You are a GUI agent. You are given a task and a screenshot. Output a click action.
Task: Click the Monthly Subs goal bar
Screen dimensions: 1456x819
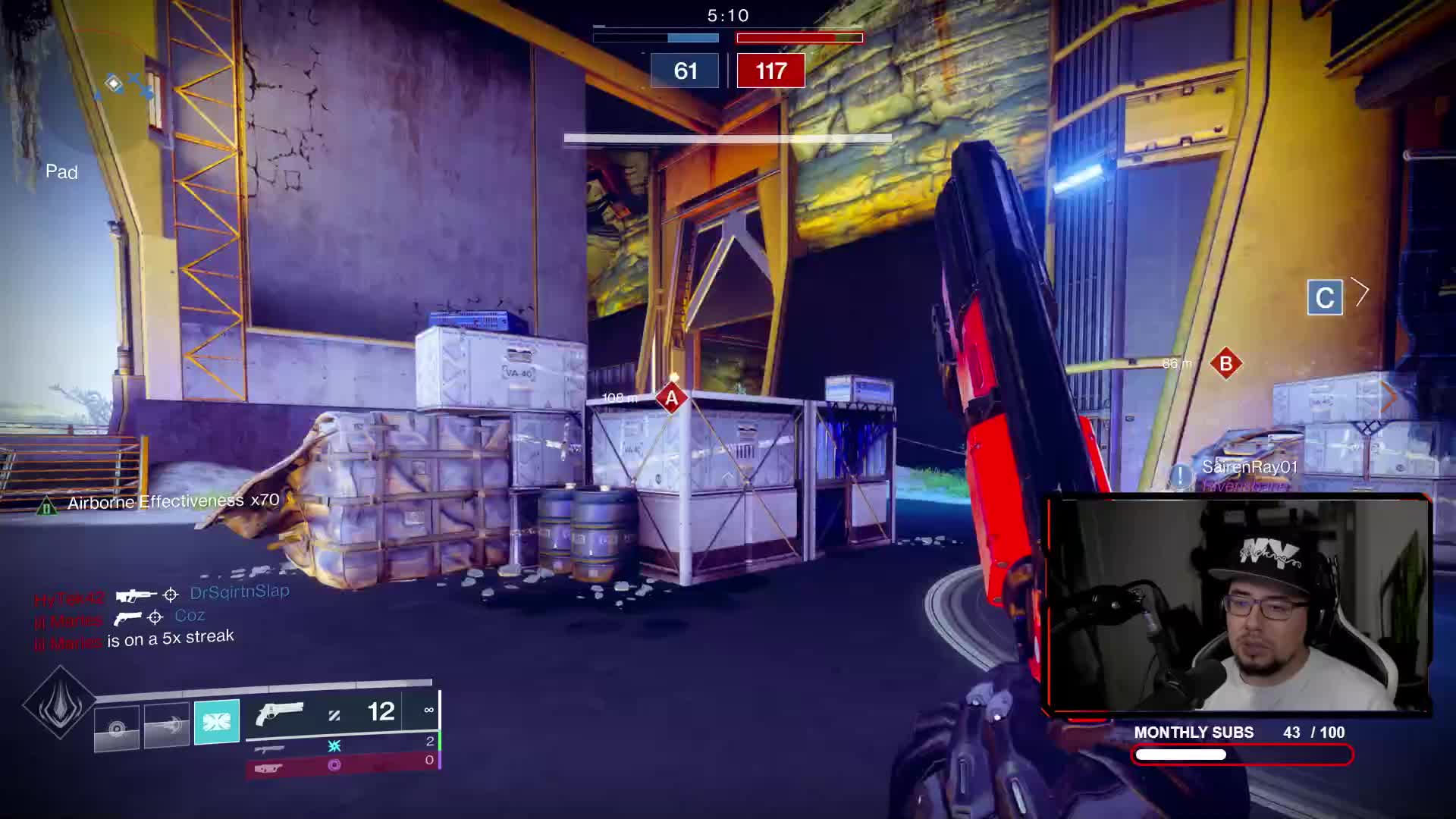pyautogui.click(x=1242, y=755)
